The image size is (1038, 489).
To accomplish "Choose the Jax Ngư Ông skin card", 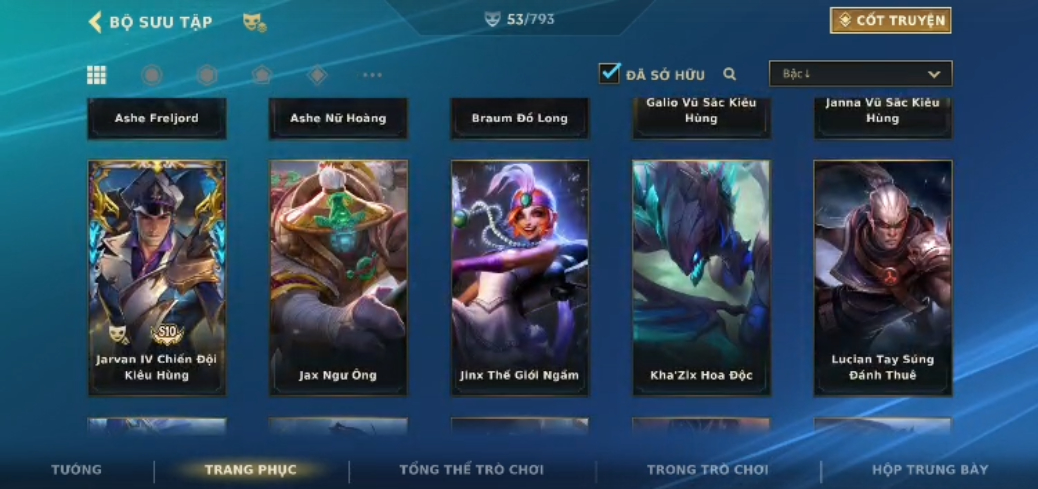I will coord(338,277).
